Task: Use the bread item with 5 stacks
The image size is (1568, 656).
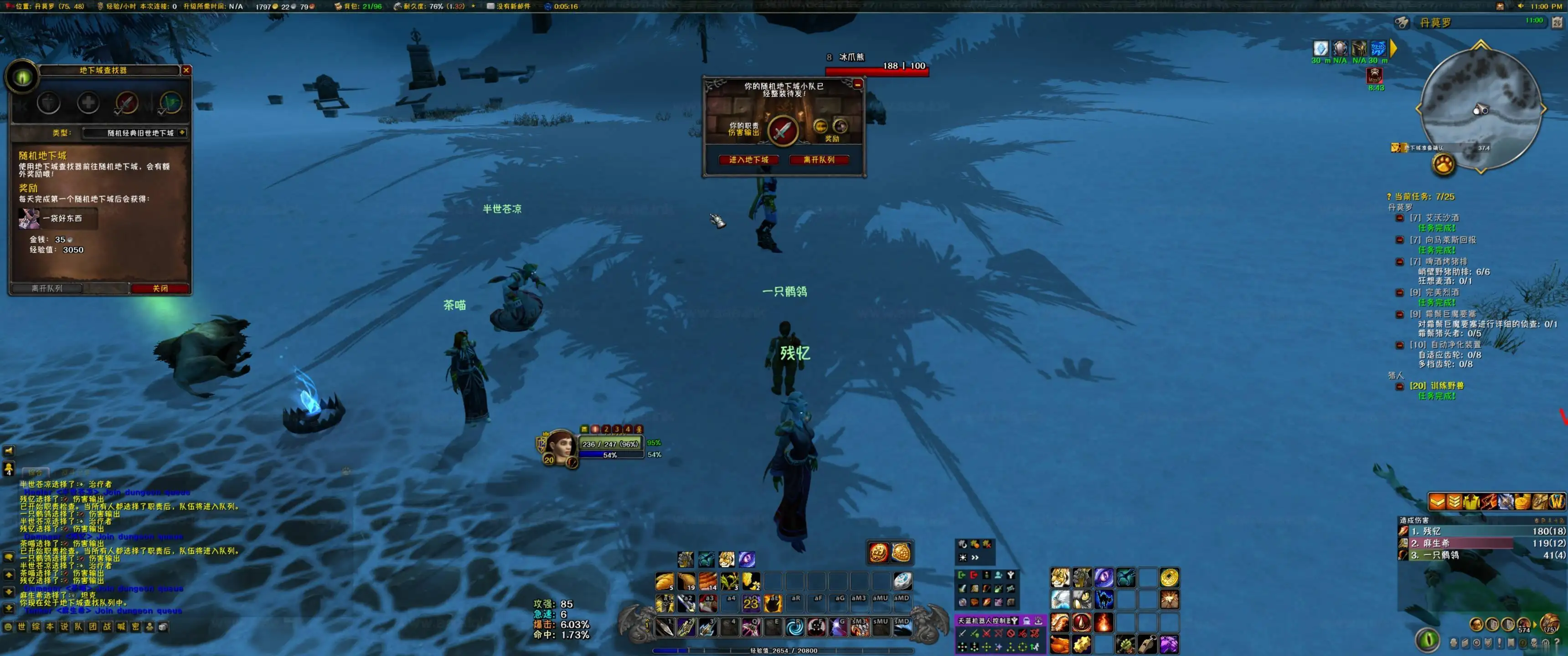Action: click(665, 581)
